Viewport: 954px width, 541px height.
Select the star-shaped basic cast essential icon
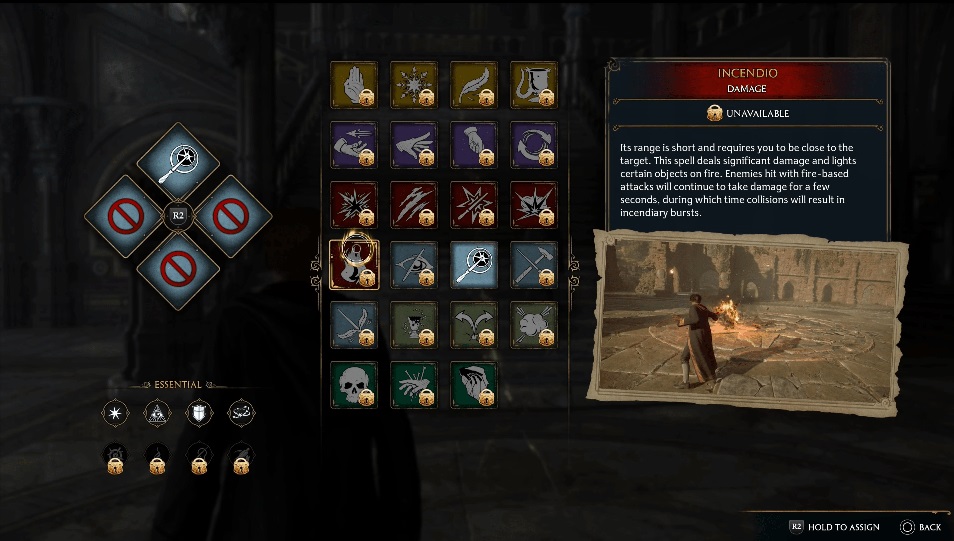[x=117, y=412]
